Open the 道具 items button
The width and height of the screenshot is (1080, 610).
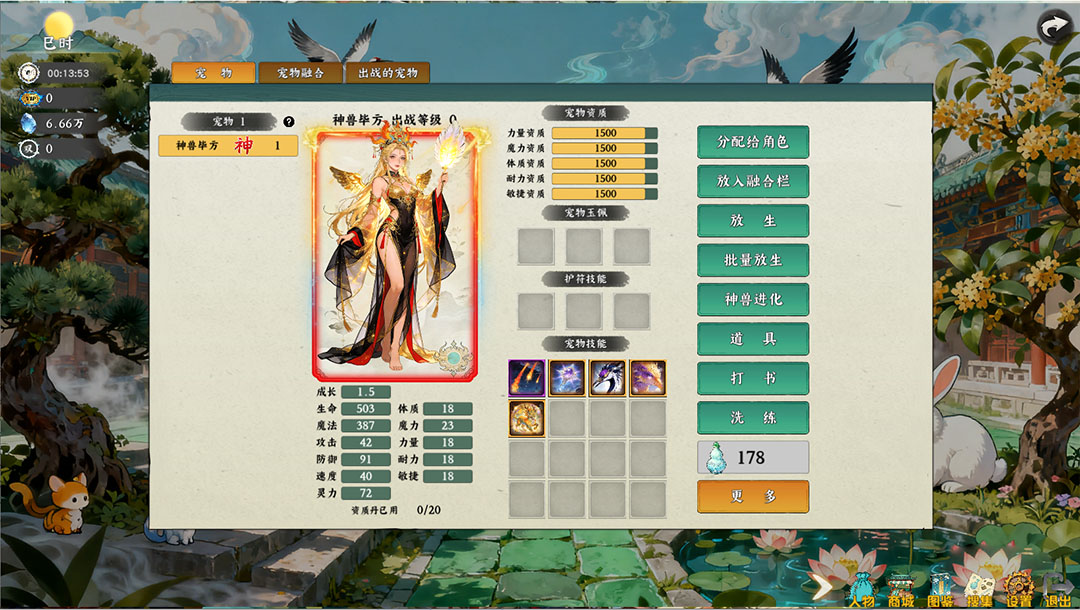[x=752, y=339]
